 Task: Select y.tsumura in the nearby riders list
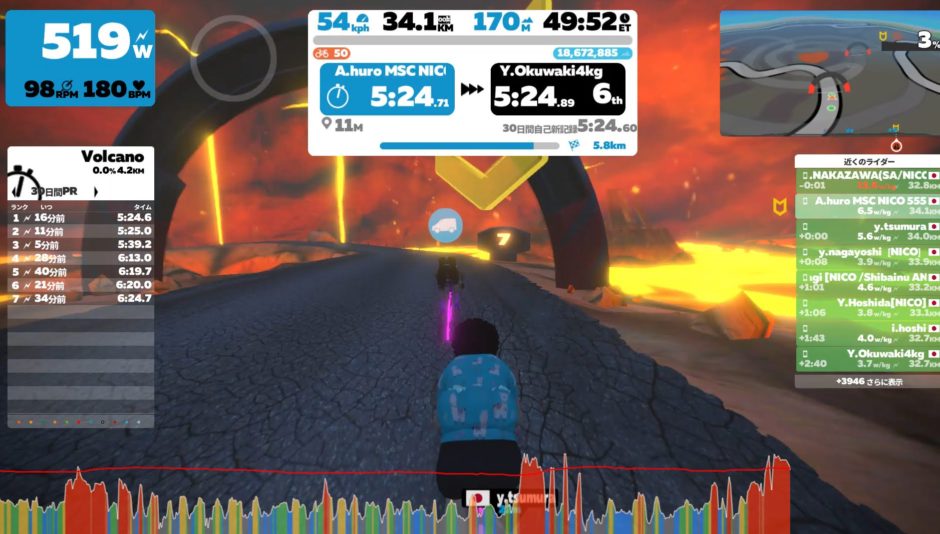[866, 231]
